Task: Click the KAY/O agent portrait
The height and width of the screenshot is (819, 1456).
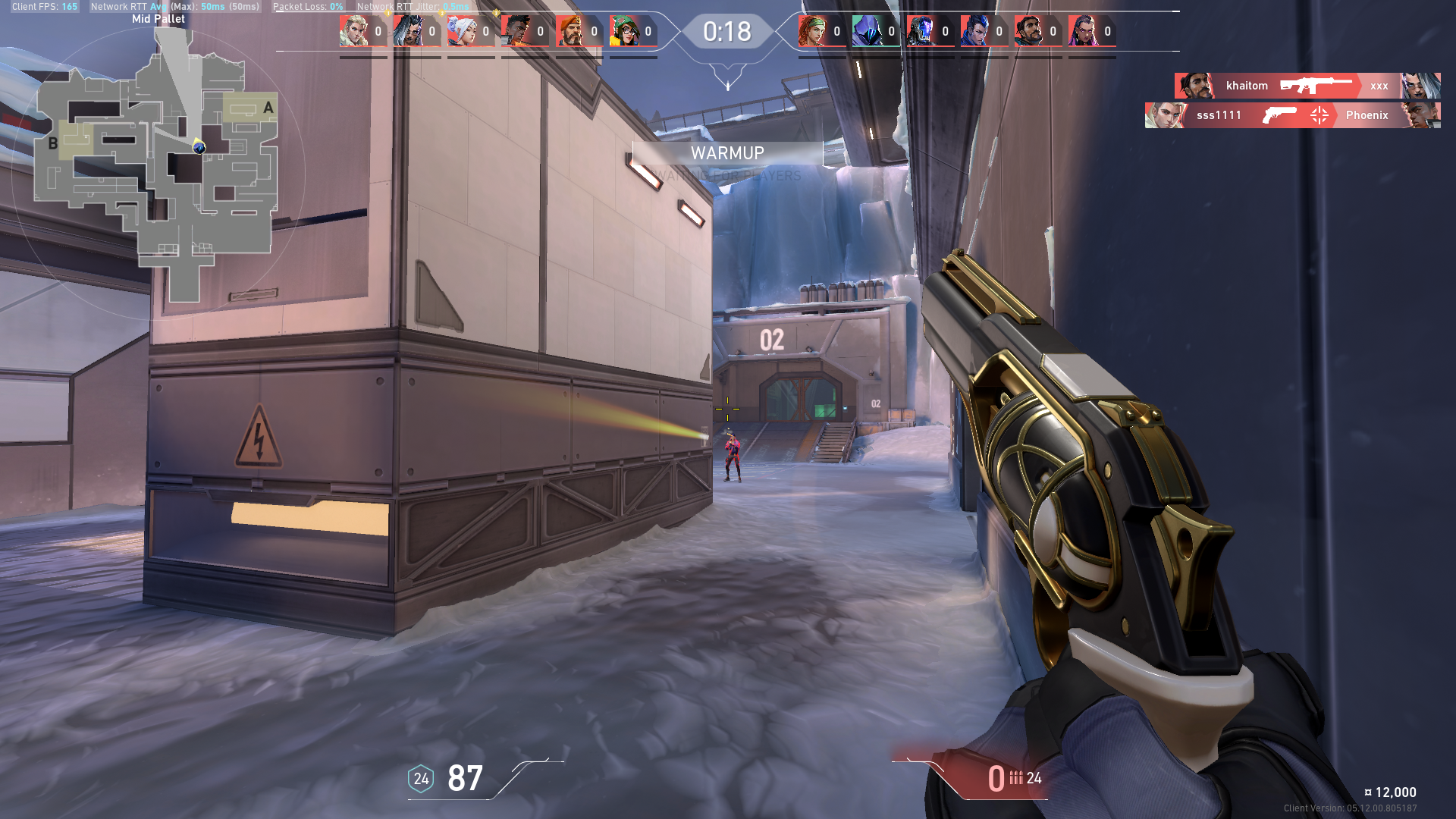Action: (919, 32)
